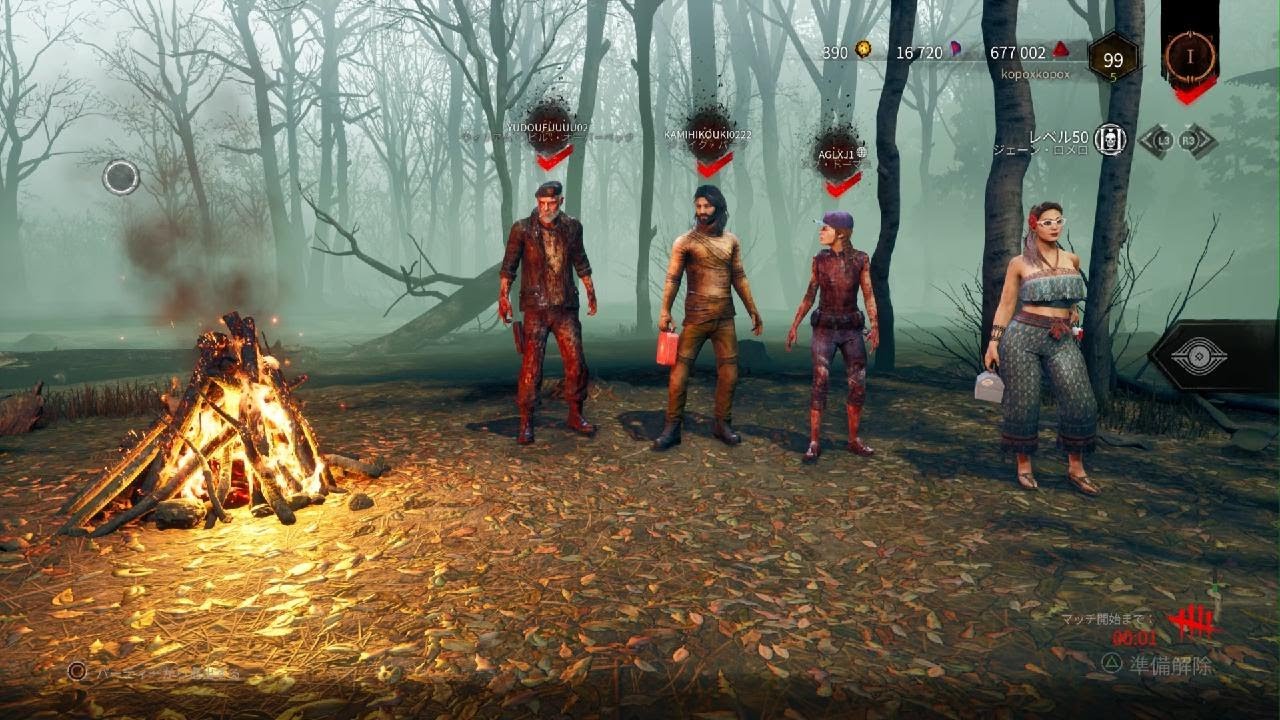Click the round grey icon above the campfire
1280x720 pixels.
(121, 177)
